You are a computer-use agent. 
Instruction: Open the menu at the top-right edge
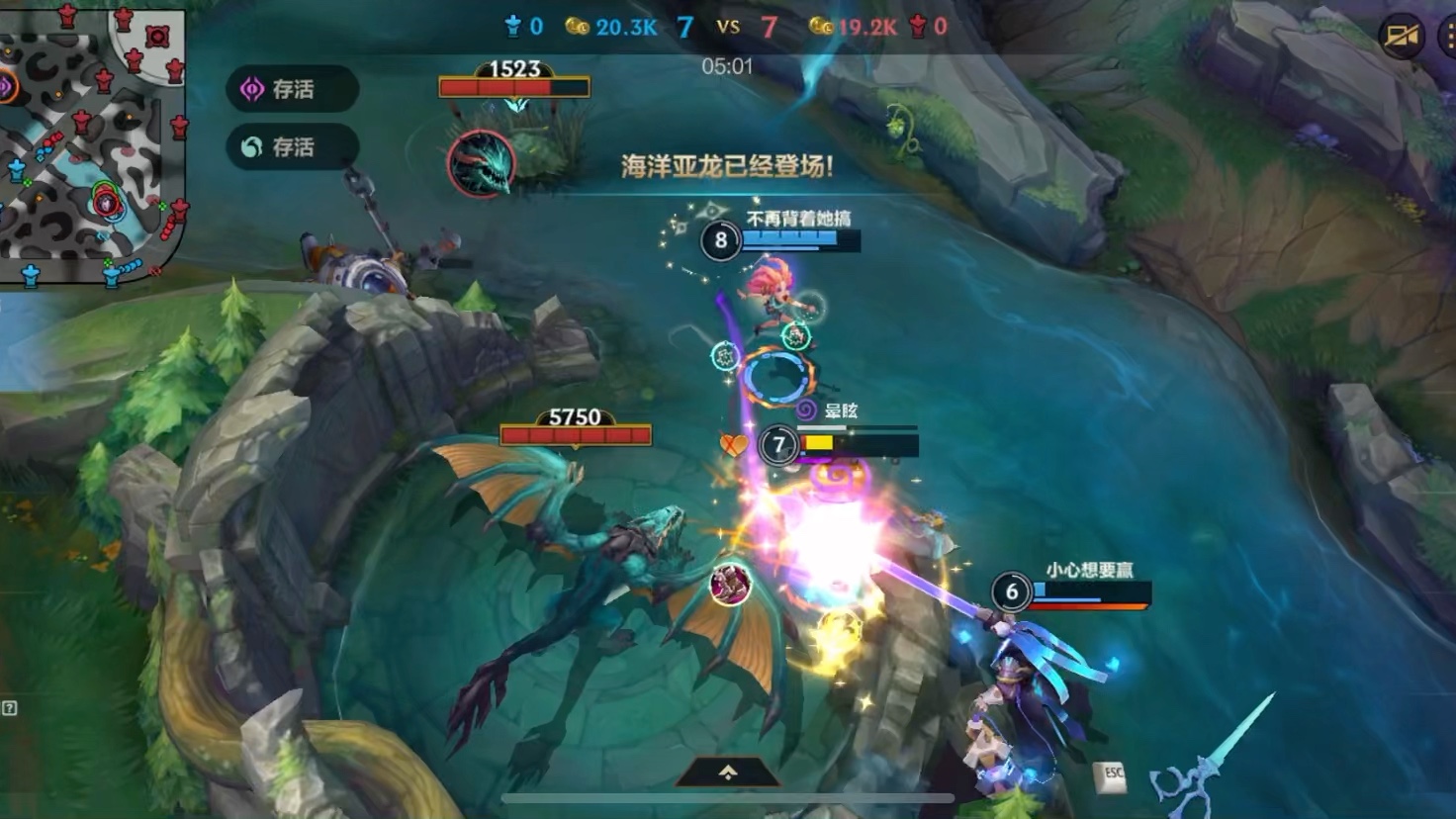[x=1447, y=38]
